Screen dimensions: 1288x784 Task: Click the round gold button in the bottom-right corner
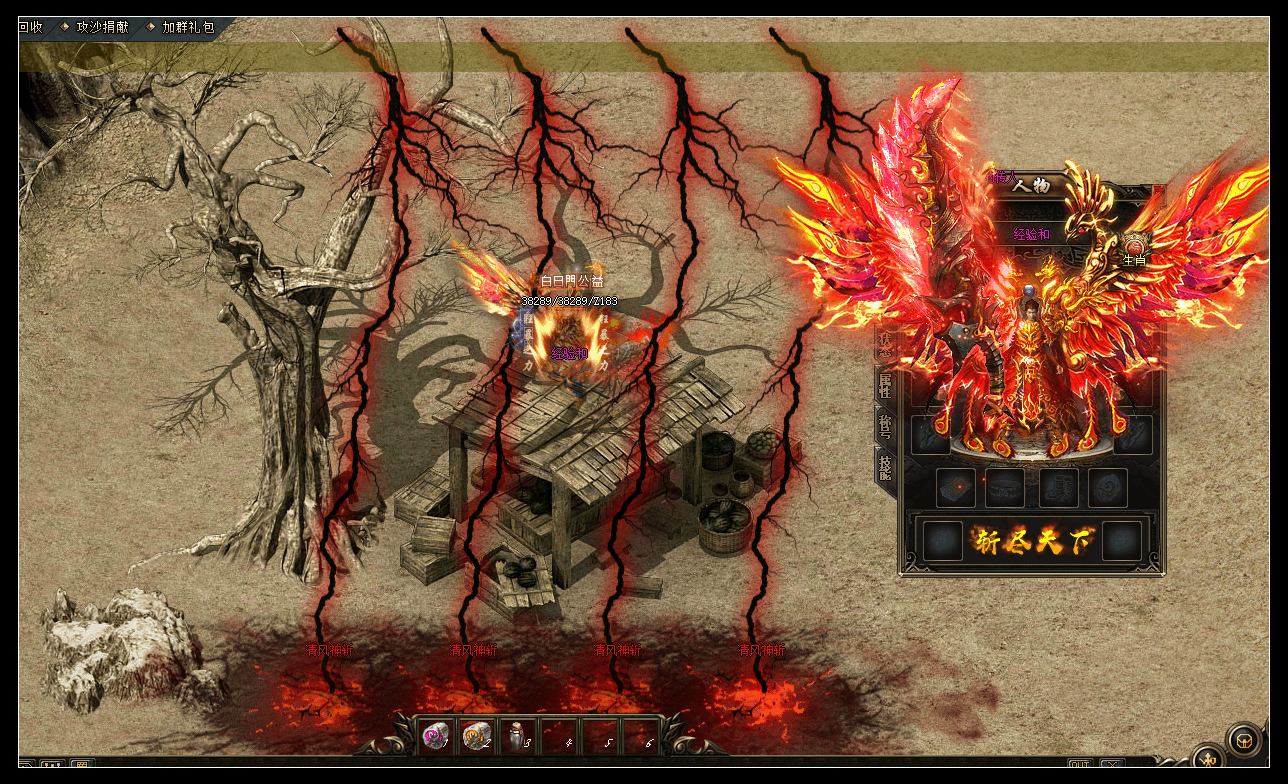[1245, 740]
